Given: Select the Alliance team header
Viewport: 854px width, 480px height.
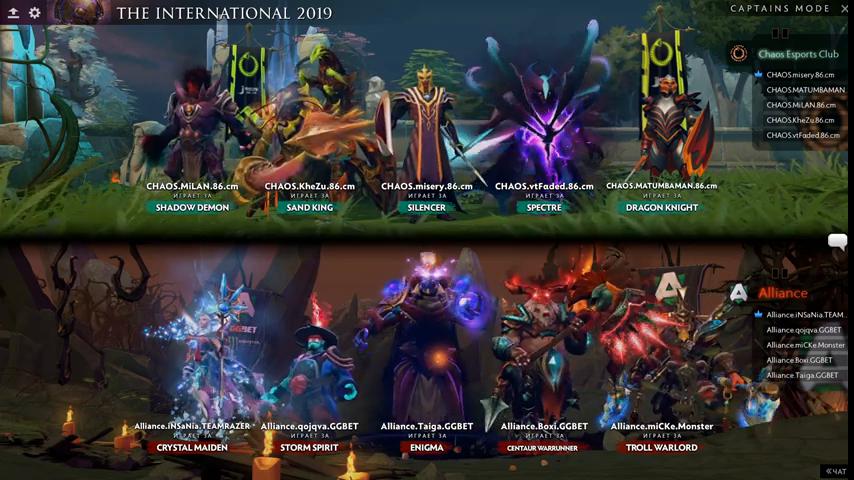Looking at the screenshot, I should [782, 293].
